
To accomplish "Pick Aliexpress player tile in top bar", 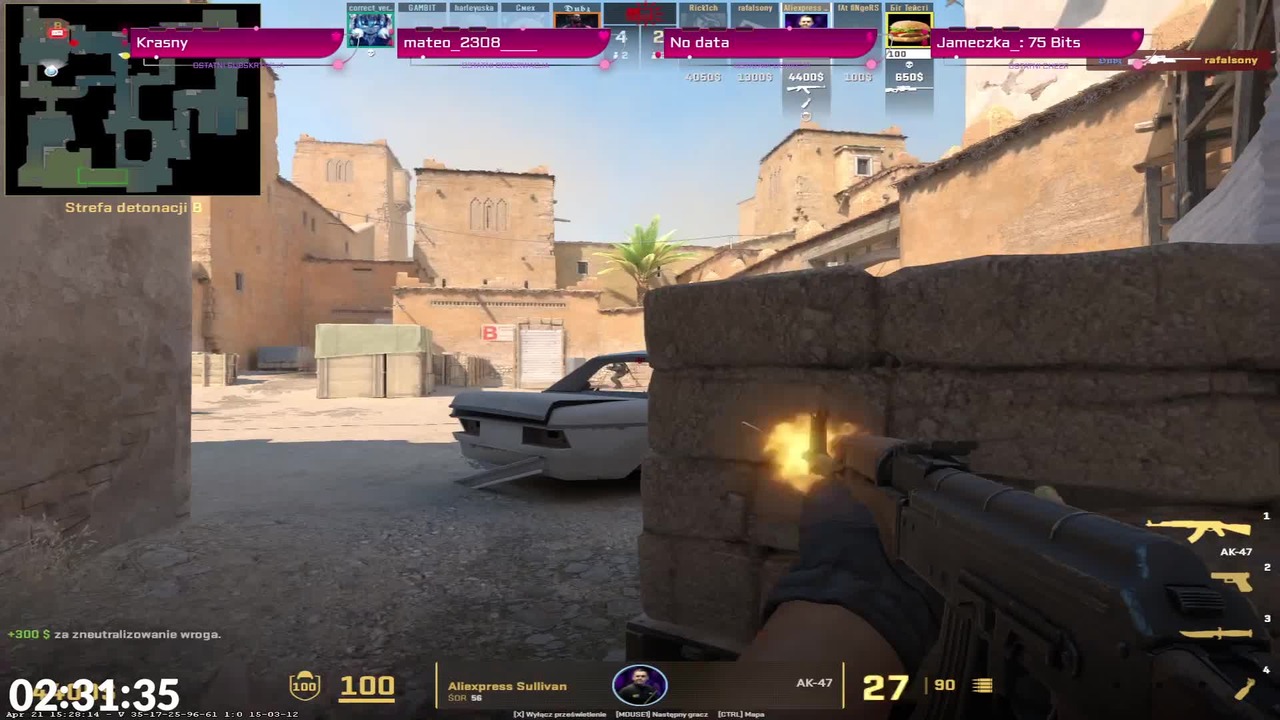I will point(805,18).
